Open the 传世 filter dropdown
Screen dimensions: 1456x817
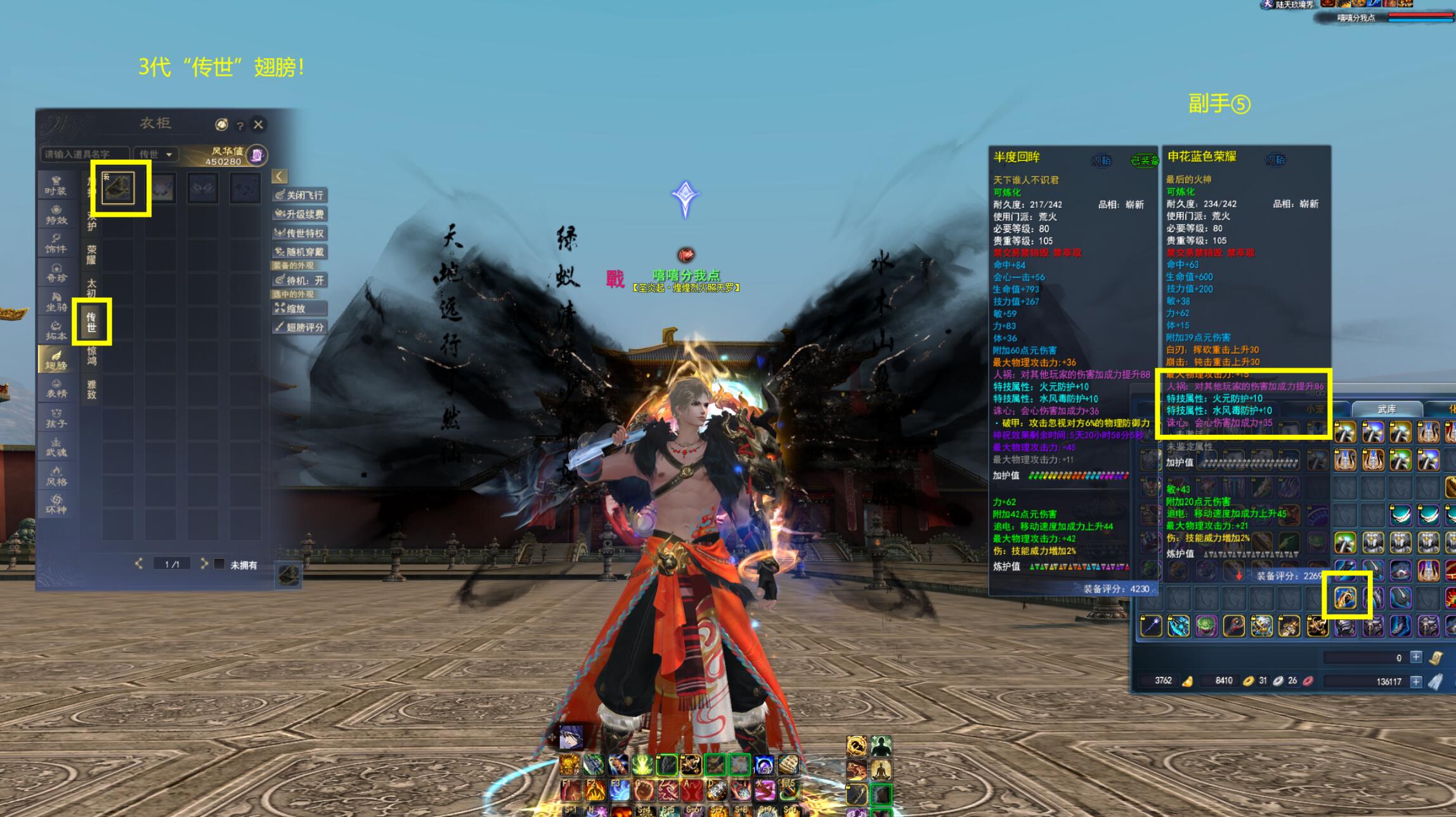pos(156,154)
